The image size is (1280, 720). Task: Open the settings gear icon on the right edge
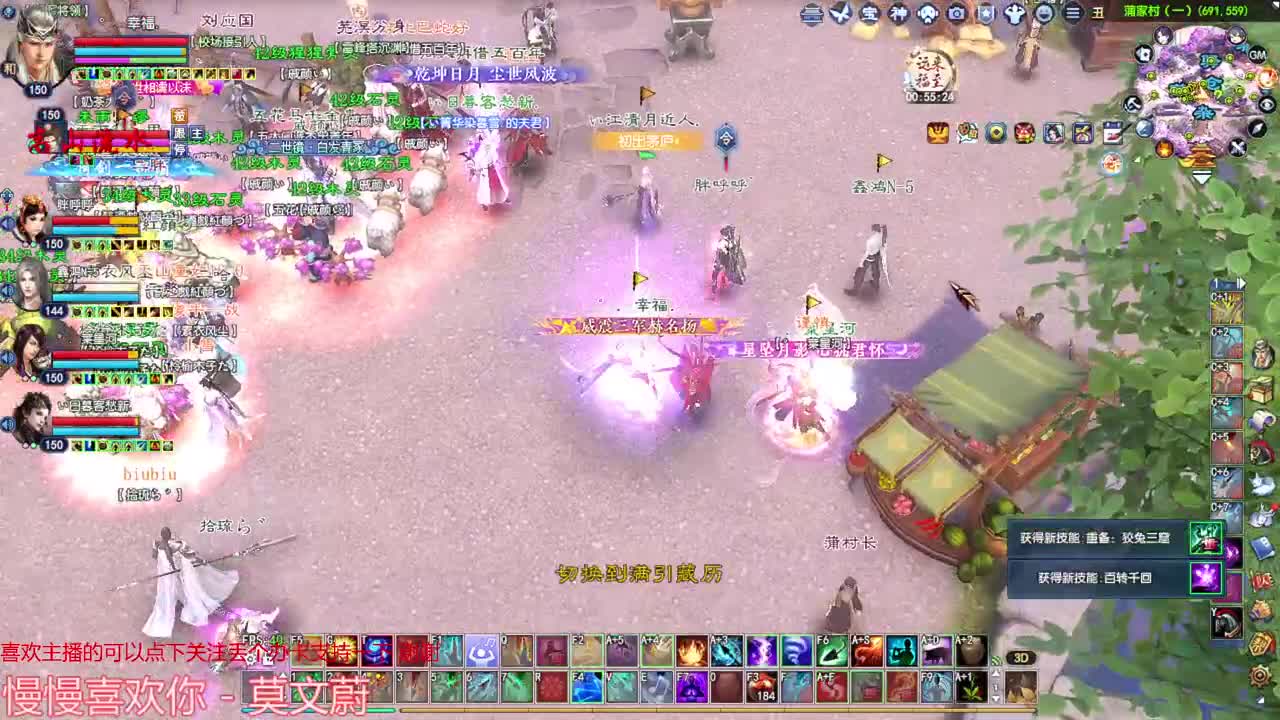click(1259, 677)
